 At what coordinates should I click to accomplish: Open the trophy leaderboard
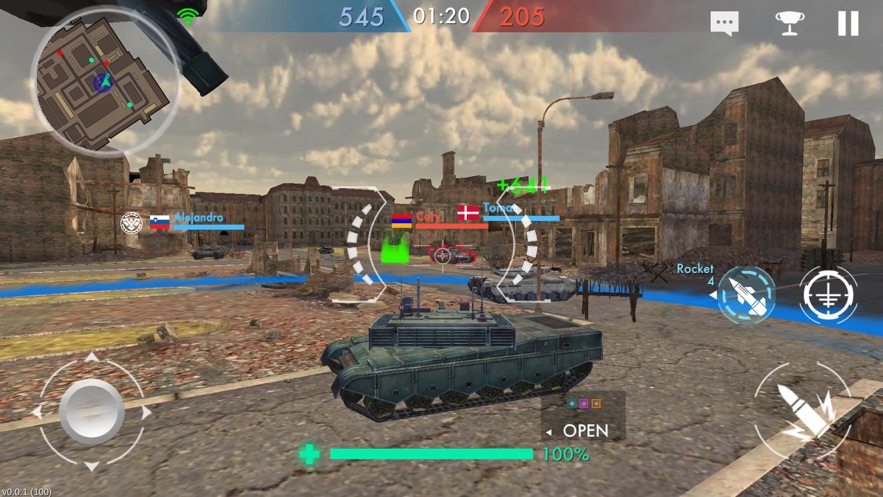click(x=789, y=23)
